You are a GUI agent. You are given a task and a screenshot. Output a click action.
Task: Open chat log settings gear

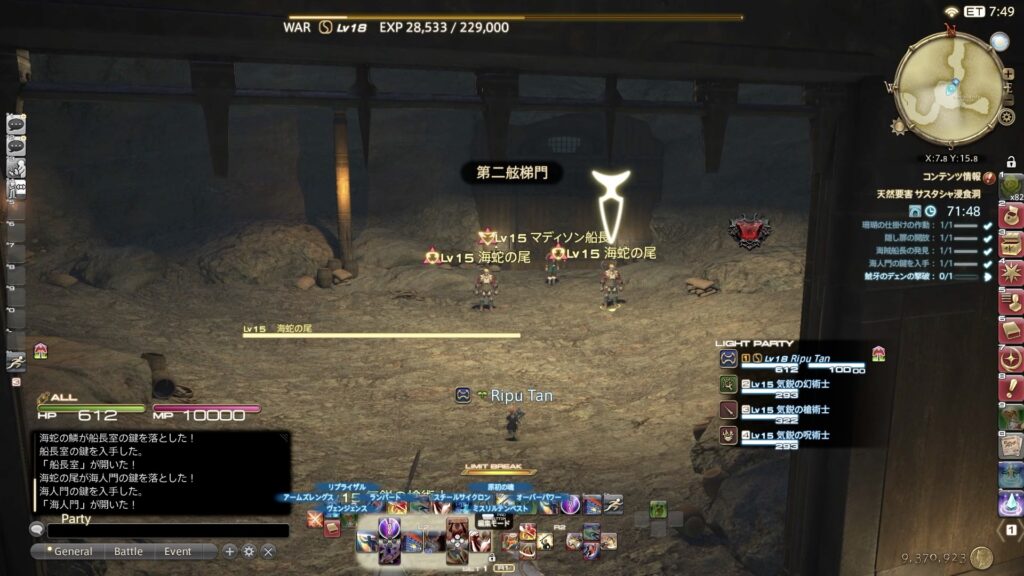249,551
